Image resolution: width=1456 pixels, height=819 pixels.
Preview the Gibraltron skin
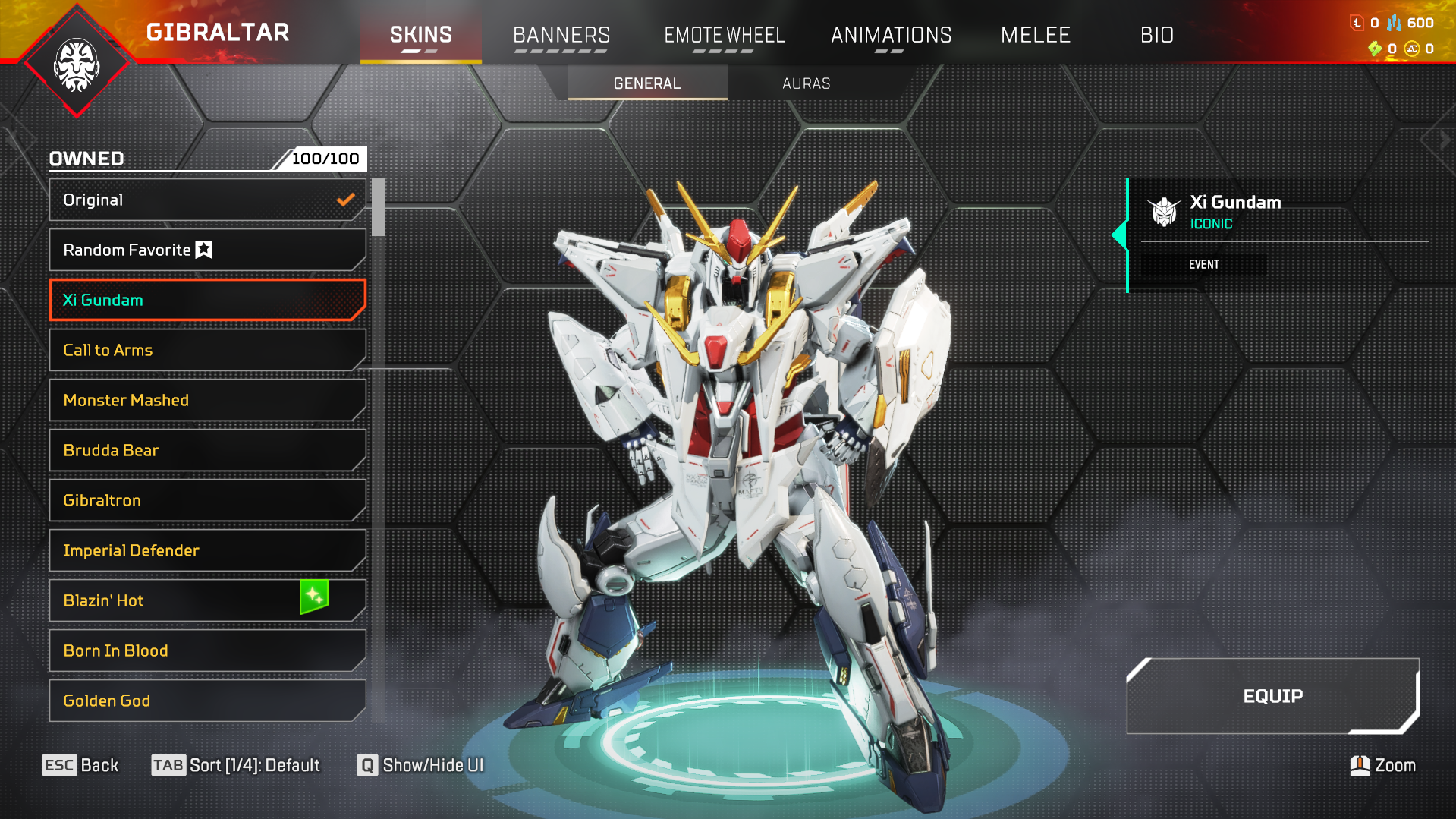pos(206,500)
